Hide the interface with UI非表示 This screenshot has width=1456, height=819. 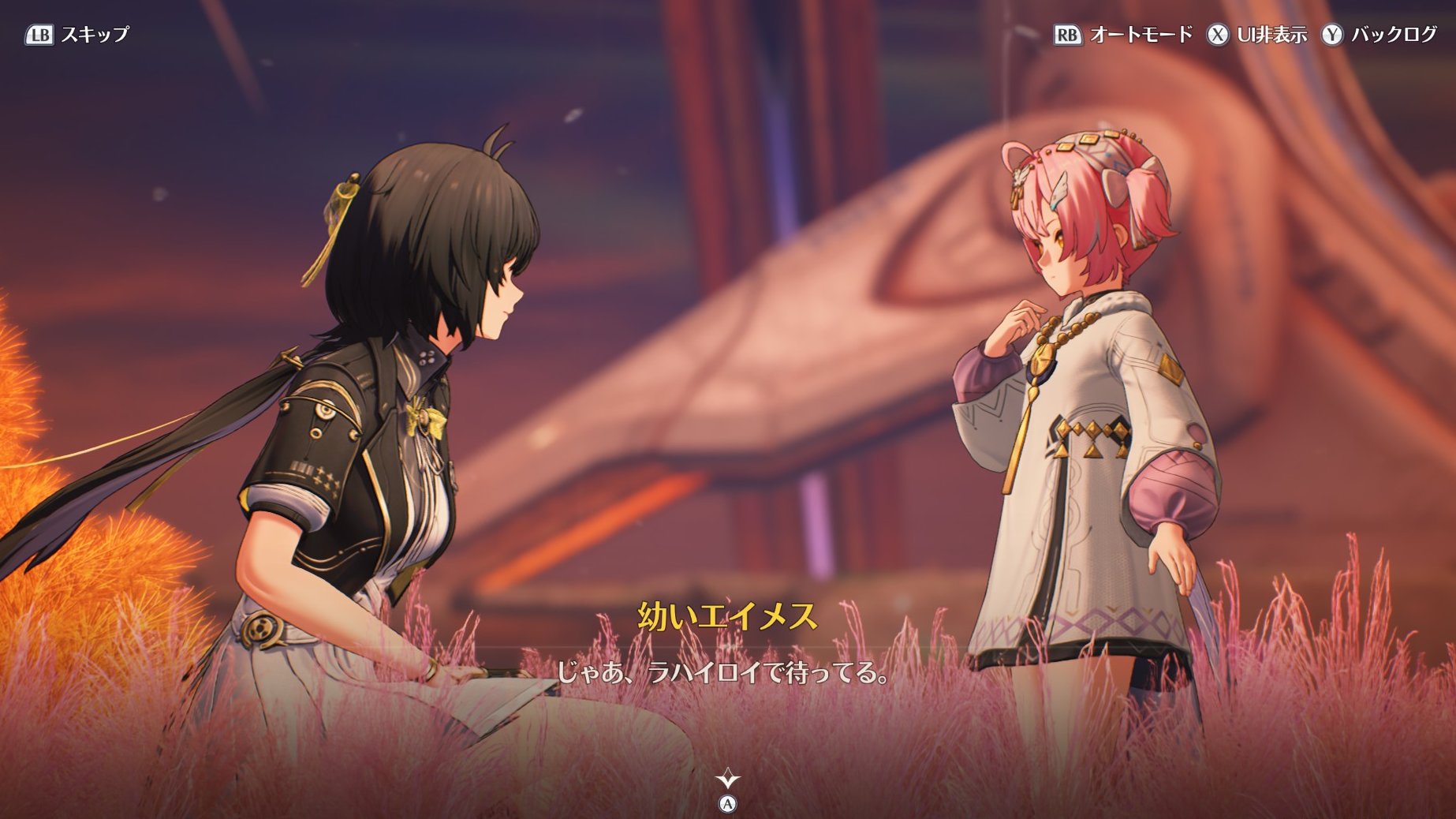1256,35
